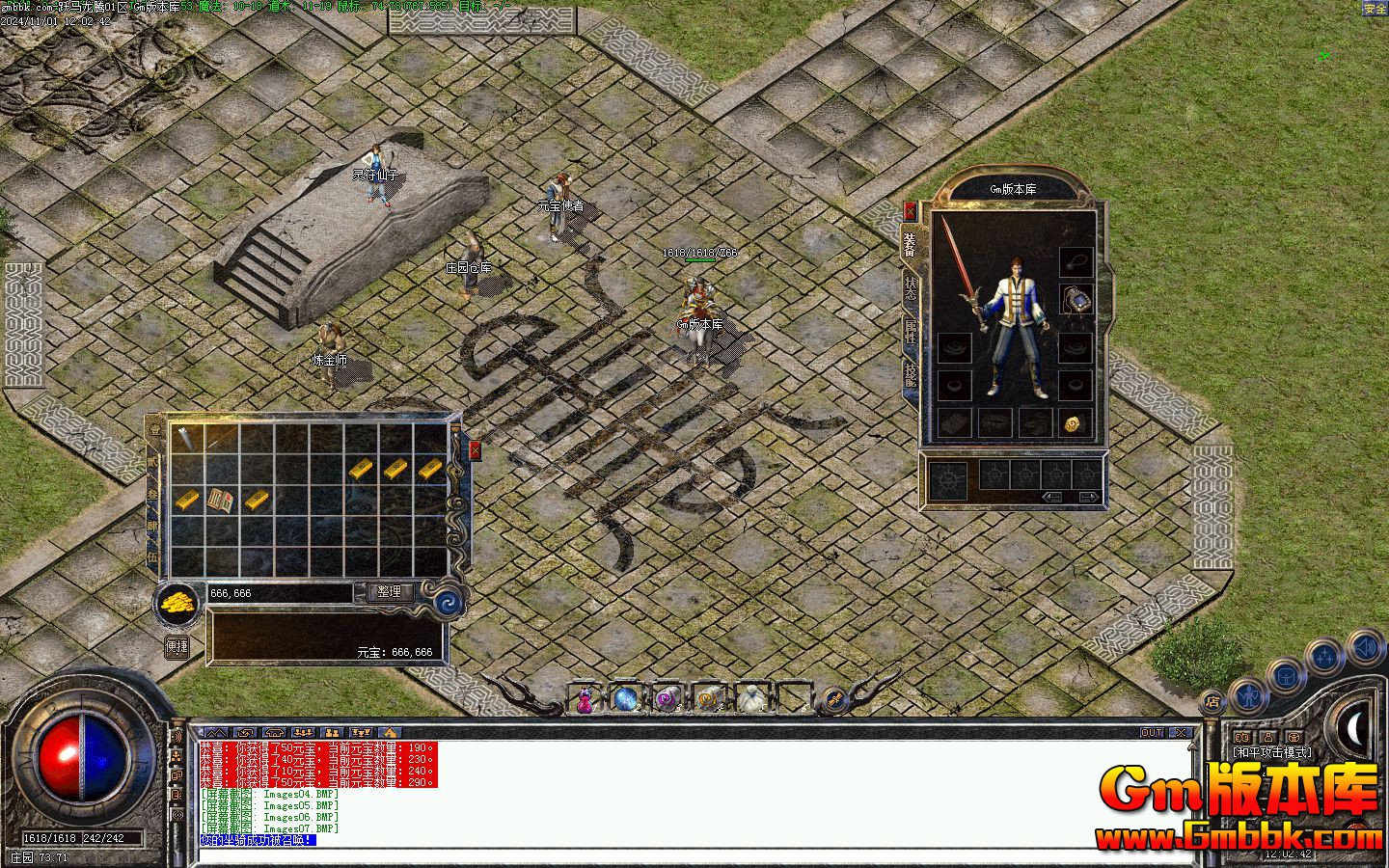
Task: Close the character equipment panel
Action: pyautogui.click(x=910, y=211)
